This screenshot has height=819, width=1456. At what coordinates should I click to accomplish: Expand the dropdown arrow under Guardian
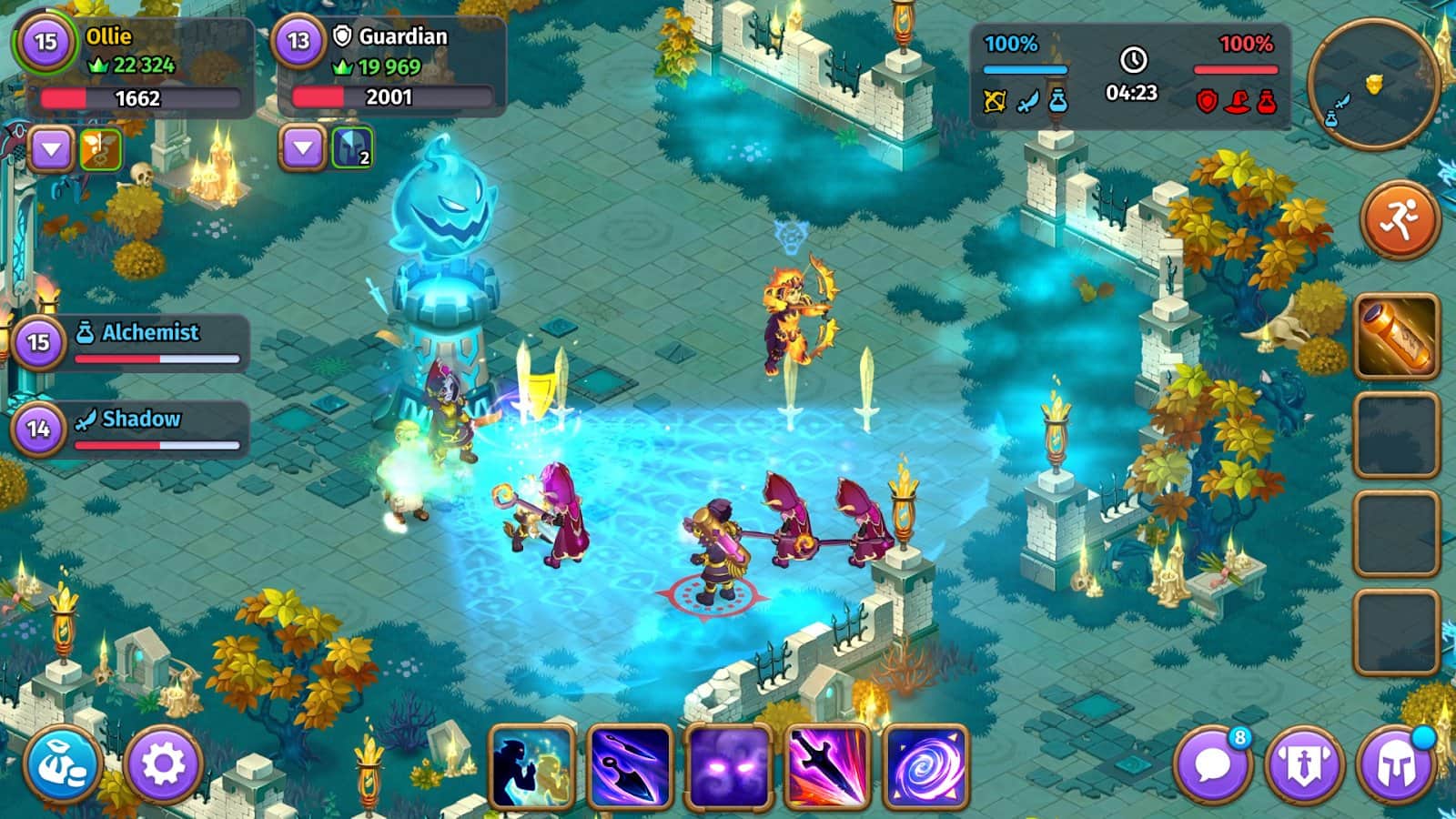point(302,147)
